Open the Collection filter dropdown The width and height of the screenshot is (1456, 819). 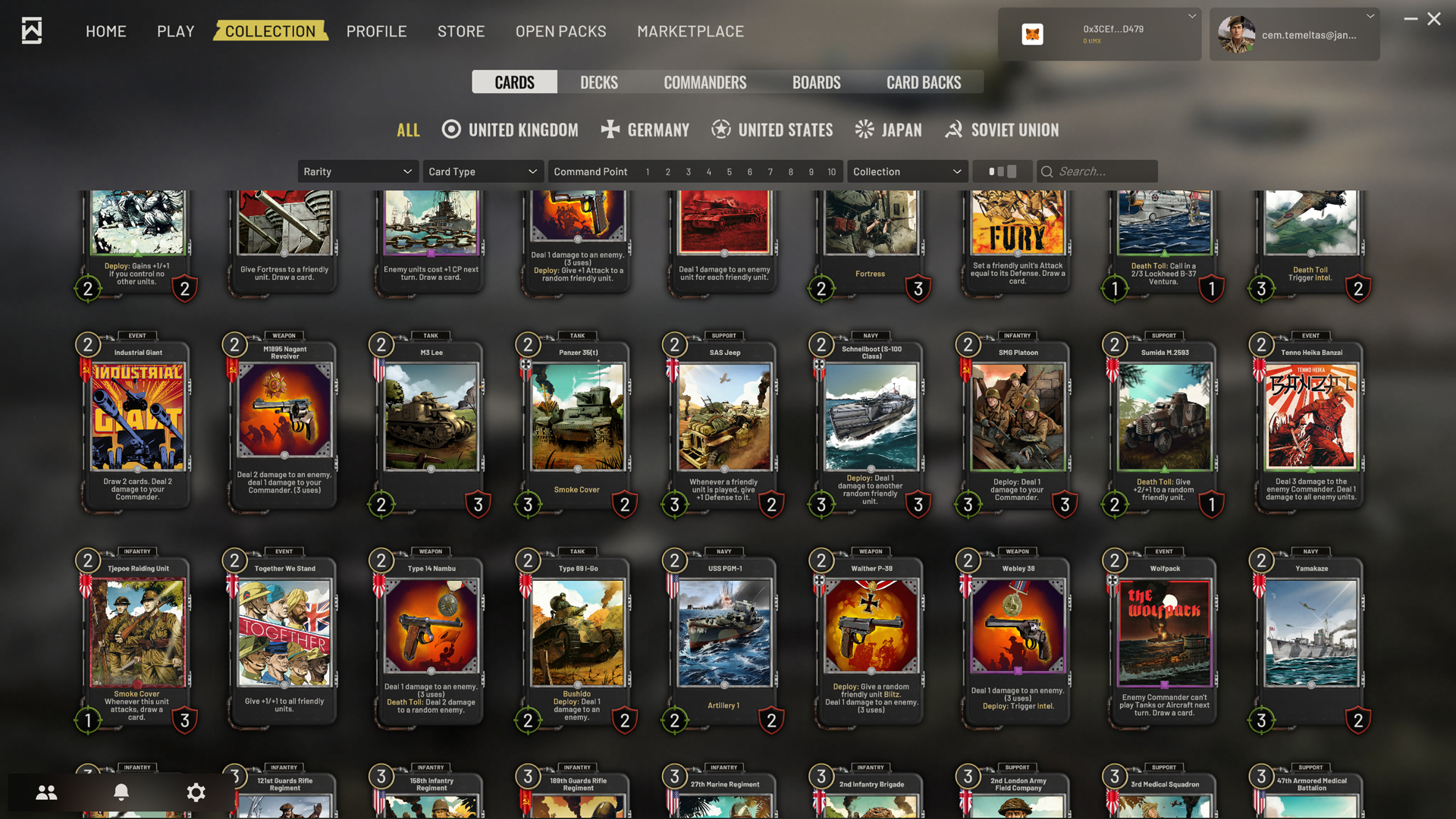click(907, 171)
